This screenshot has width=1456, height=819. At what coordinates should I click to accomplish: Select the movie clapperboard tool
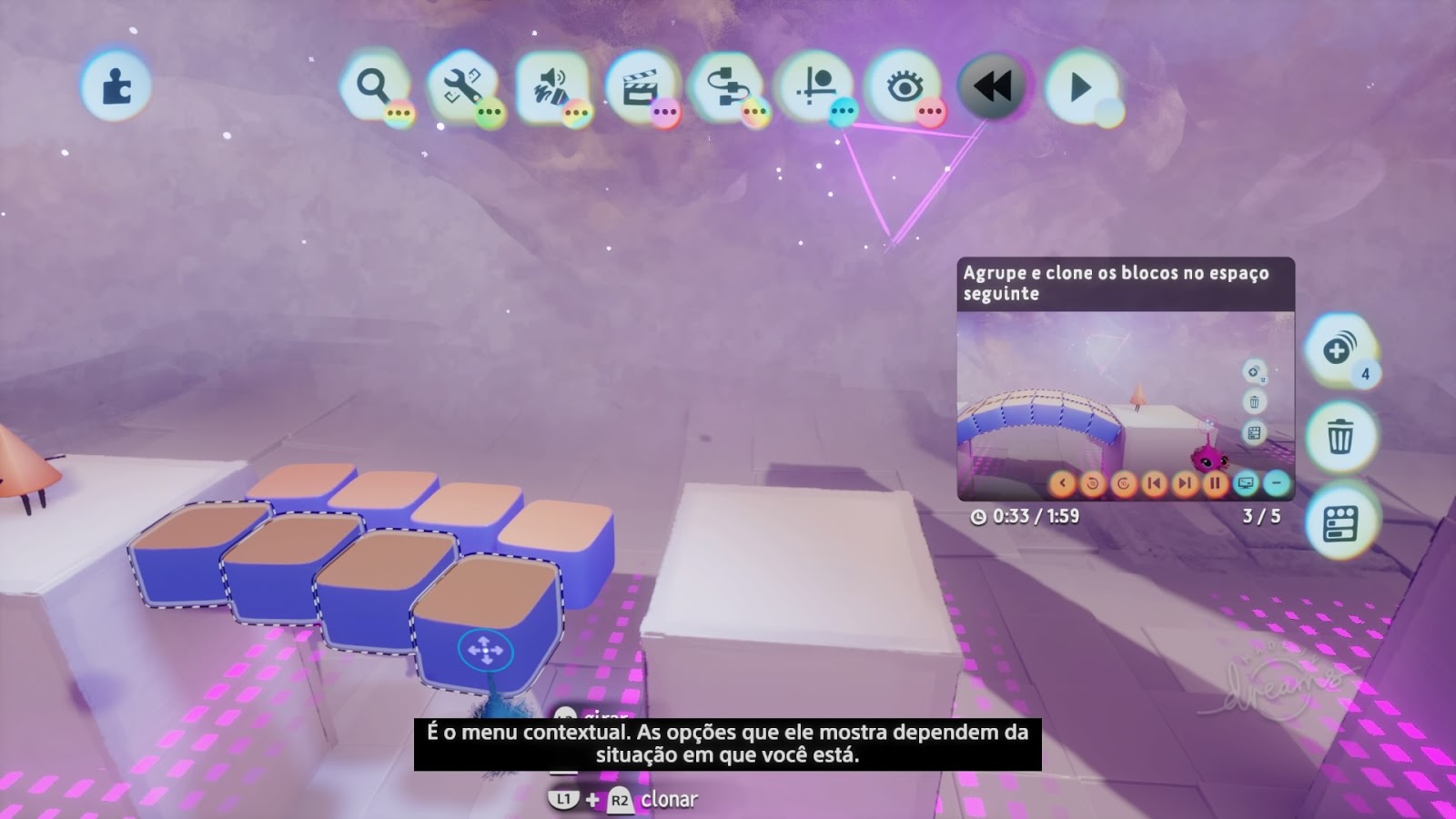[x=640, y=85]
